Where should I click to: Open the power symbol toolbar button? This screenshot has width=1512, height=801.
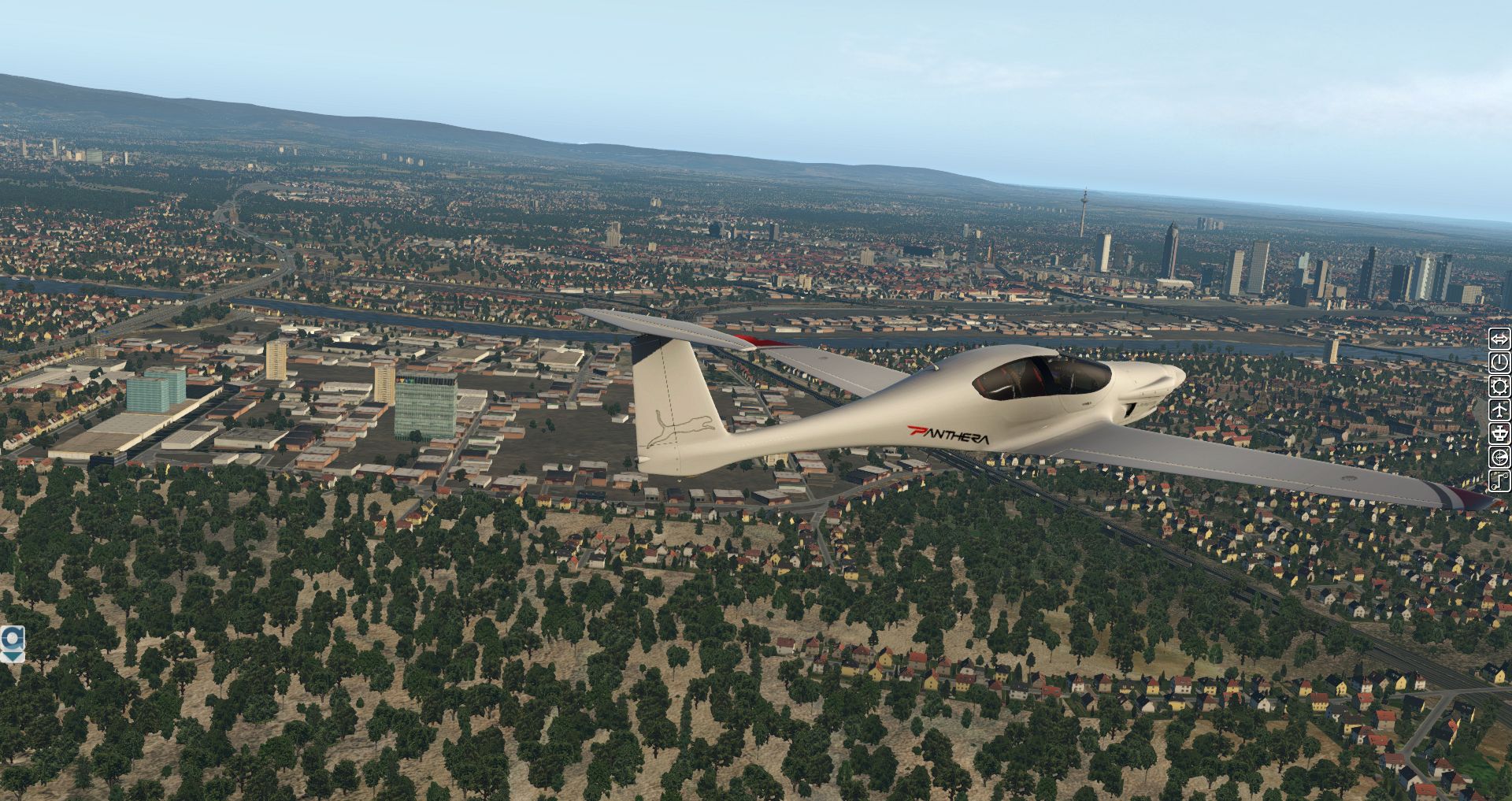1499,362
